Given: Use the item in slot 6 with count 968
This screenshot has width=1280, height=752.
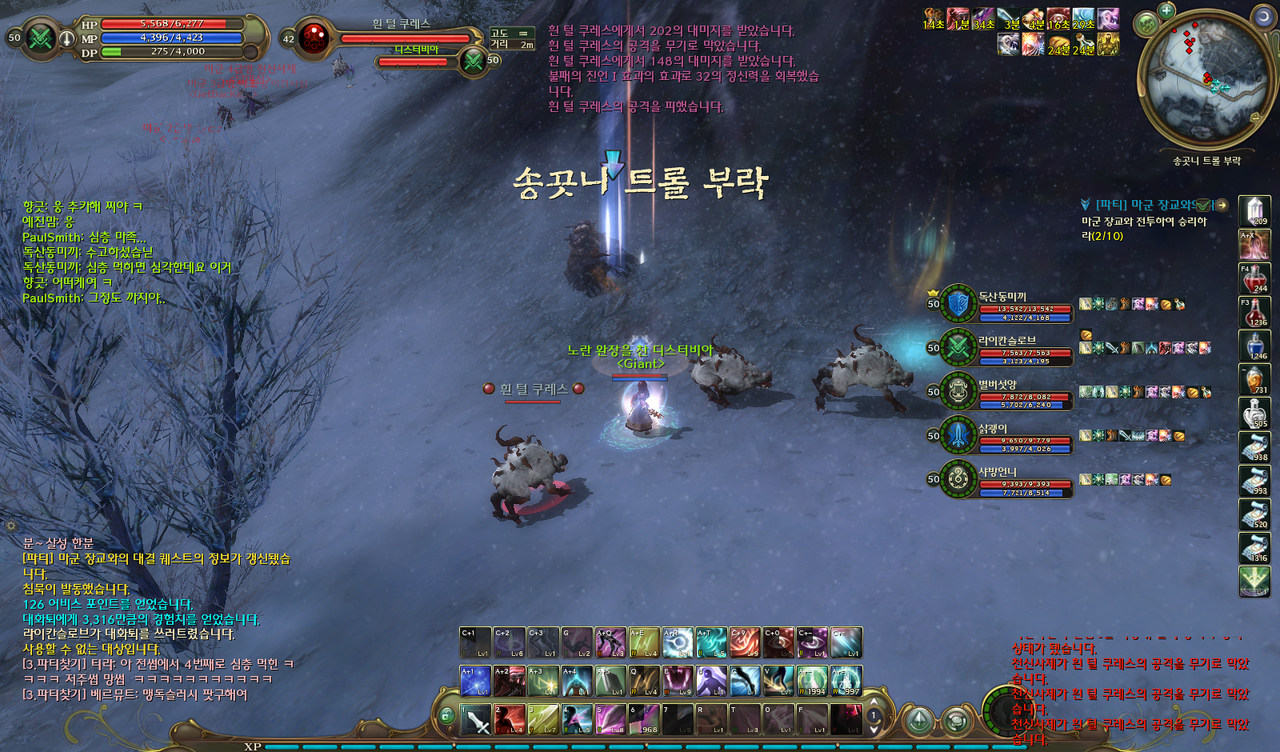Looking at the screenshot, I should tap(645, 720).
